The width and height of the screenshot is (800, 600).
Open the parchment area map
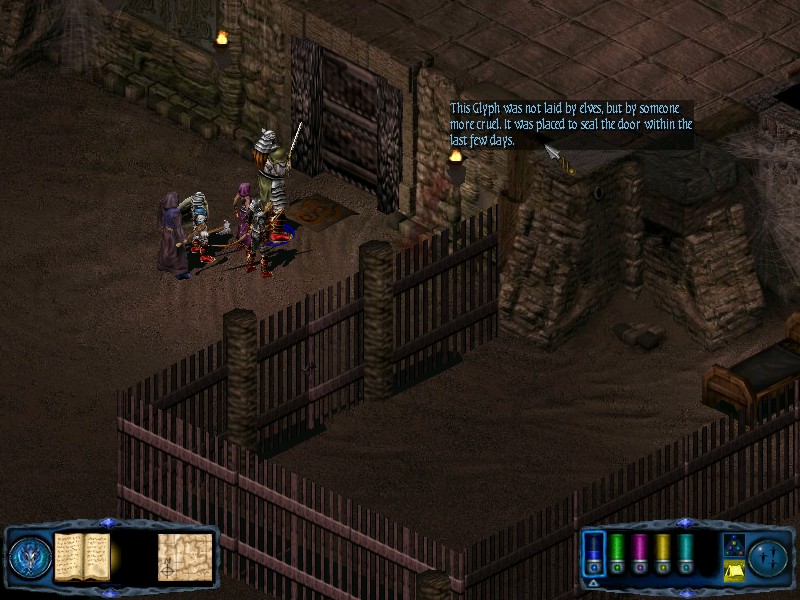coord(185,556)
